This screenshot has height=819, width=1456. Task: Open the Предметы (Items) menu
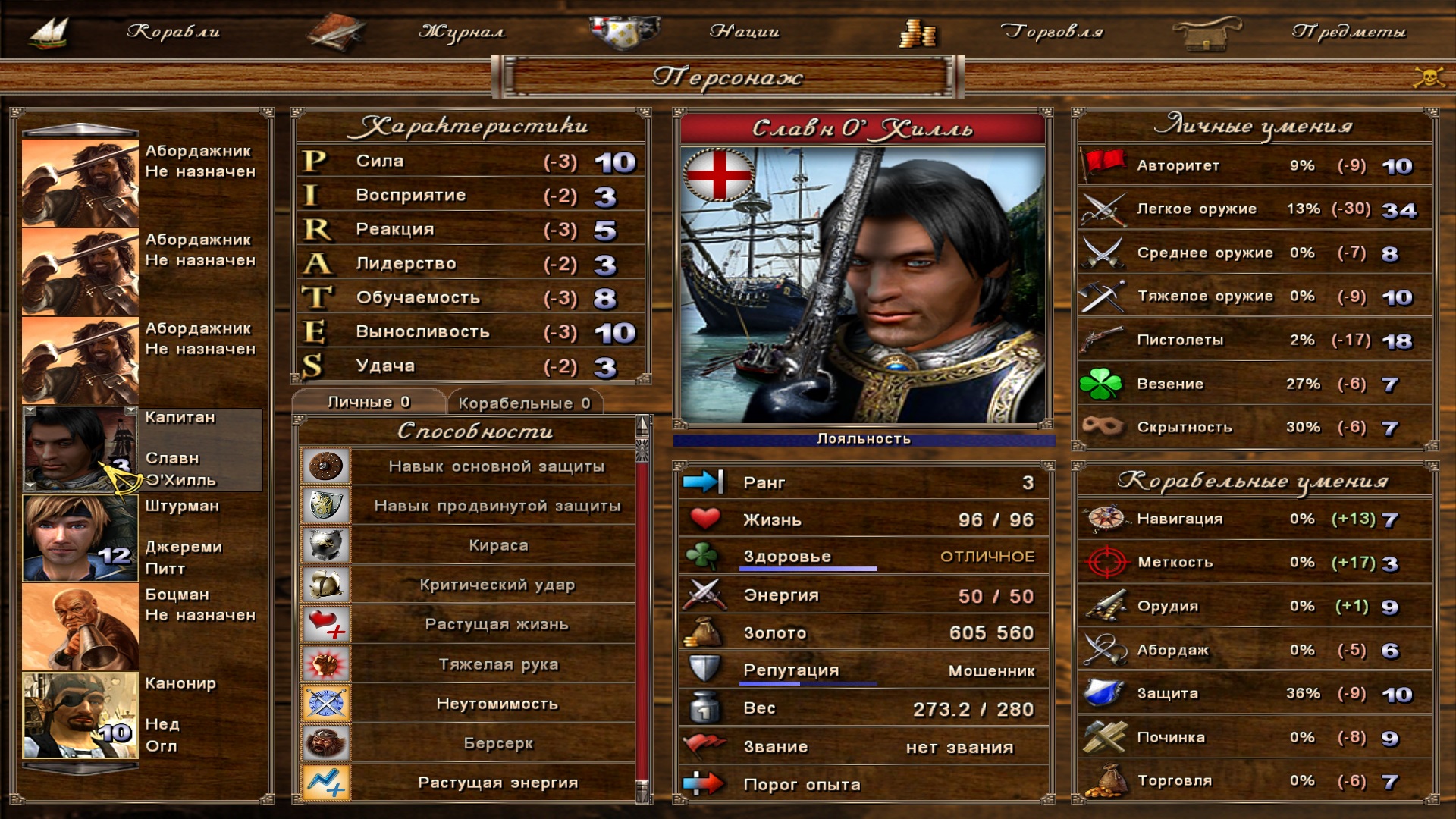(x=1348, y=32)
